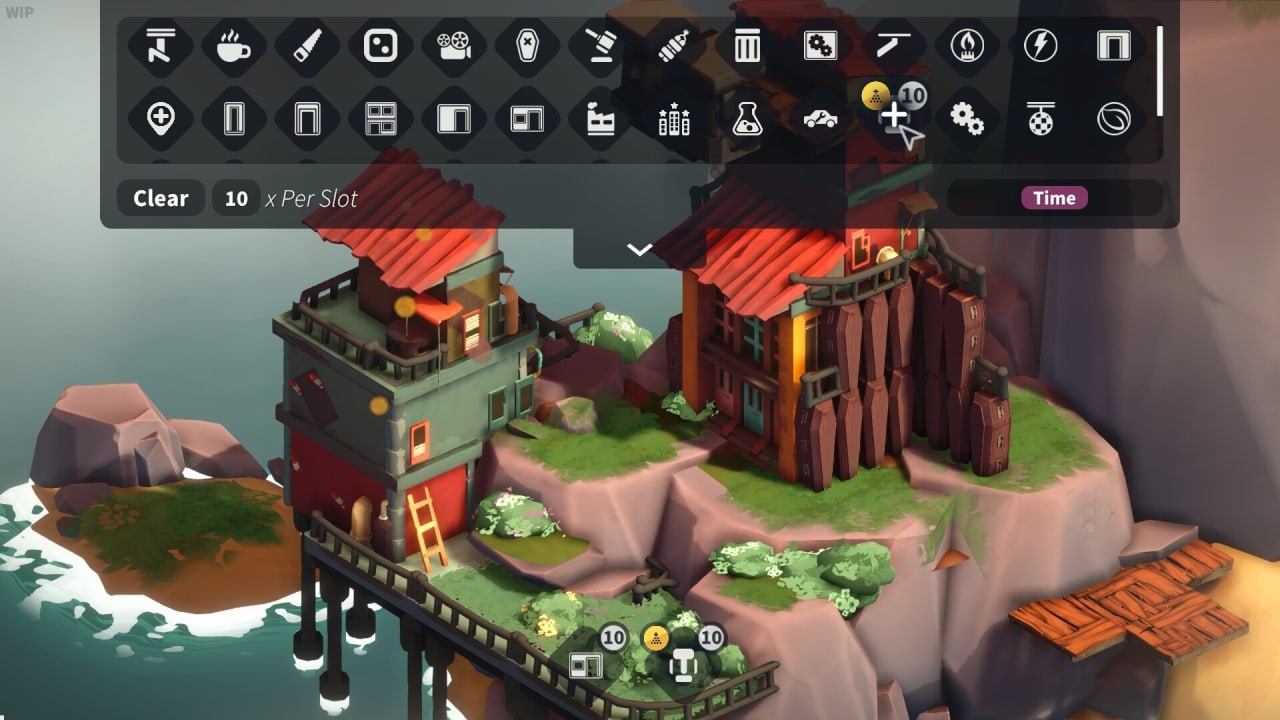
Task: Pick the factory icon
Action: click(x=600, y=119)
